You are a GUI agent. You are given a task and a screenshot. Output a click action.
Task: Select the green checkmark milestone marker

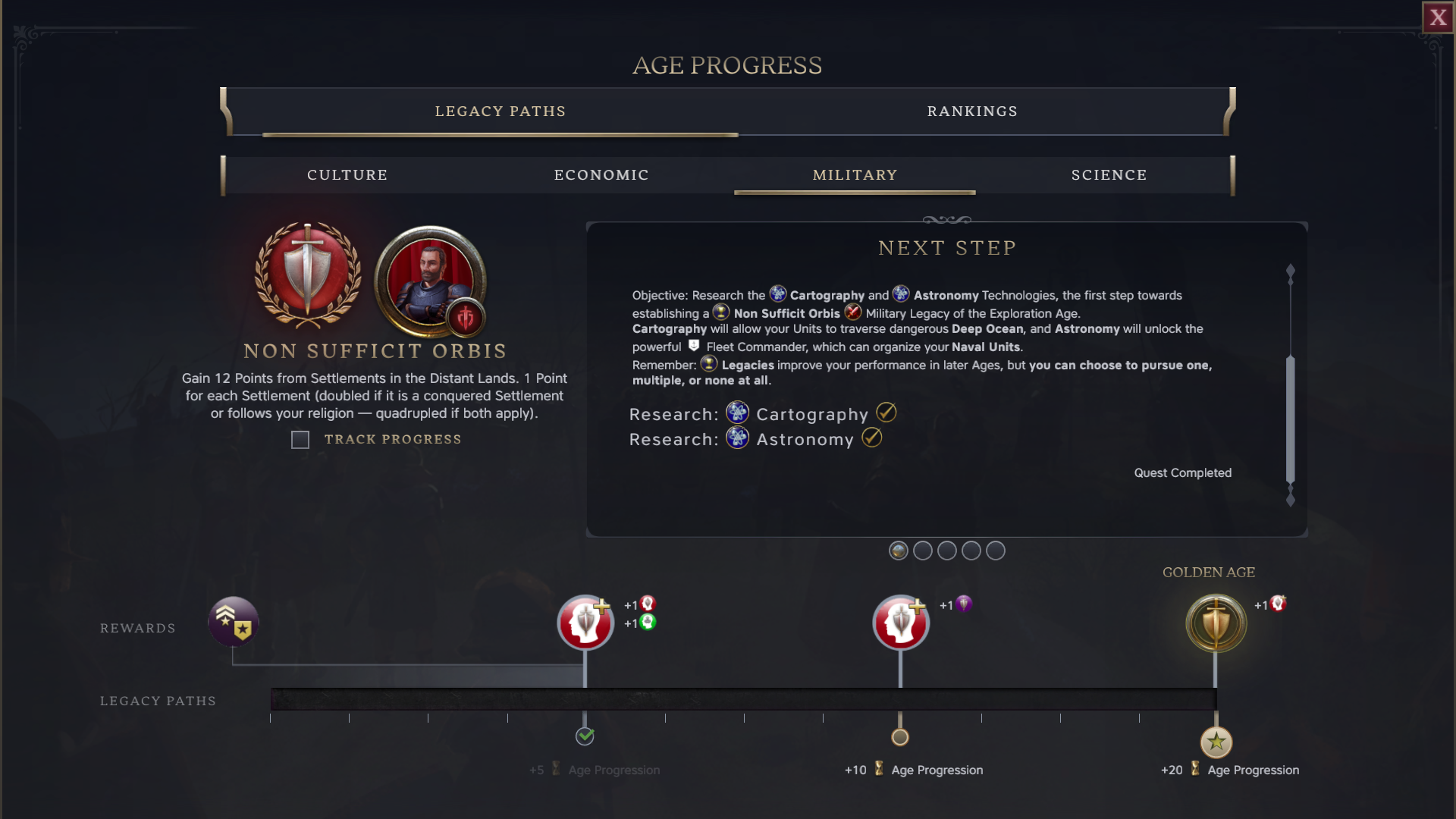tap(585, 736)
